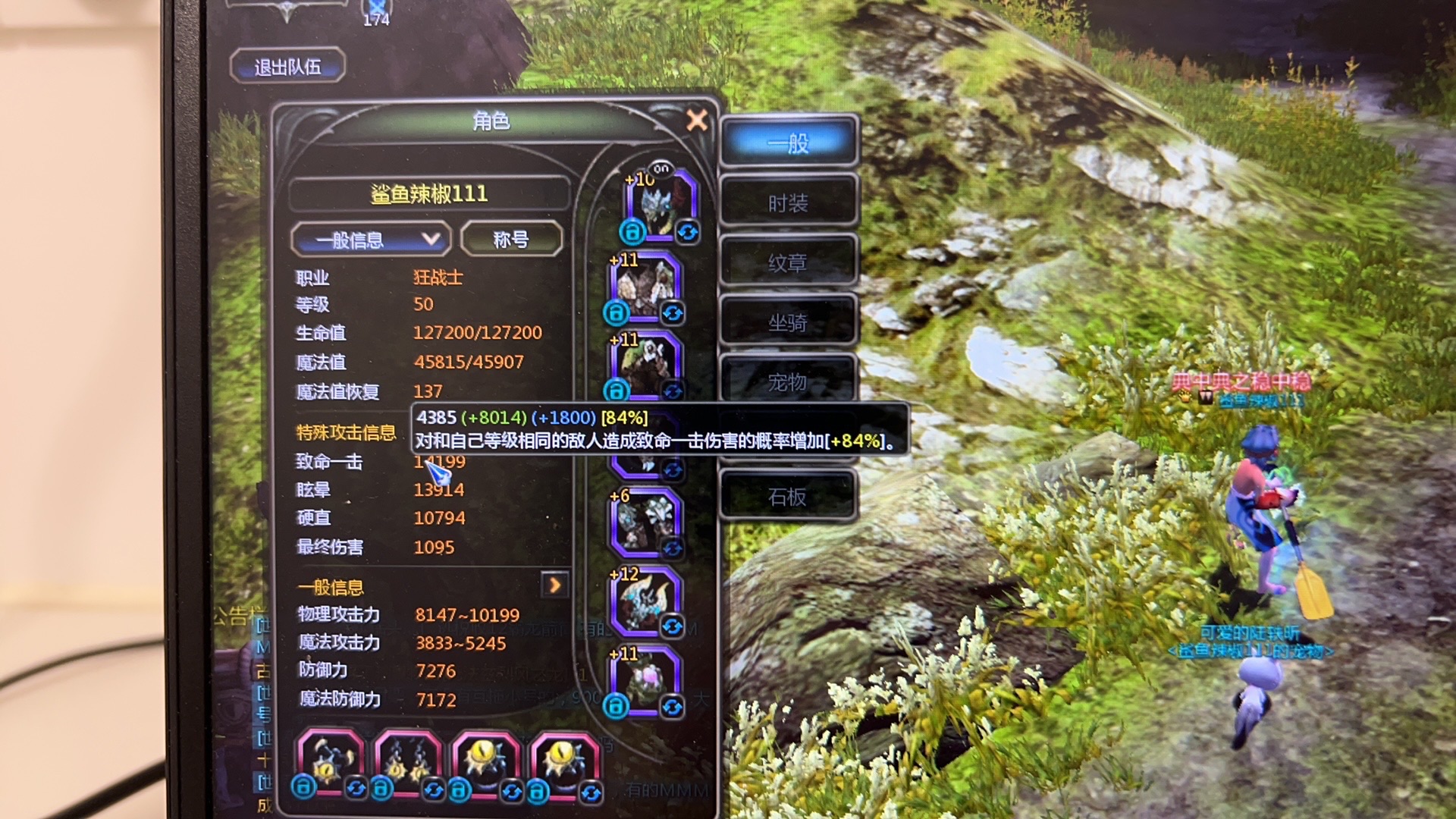Click the 退出队伍 leave party button
The image size is (1456, 819).
coord(287,67)
